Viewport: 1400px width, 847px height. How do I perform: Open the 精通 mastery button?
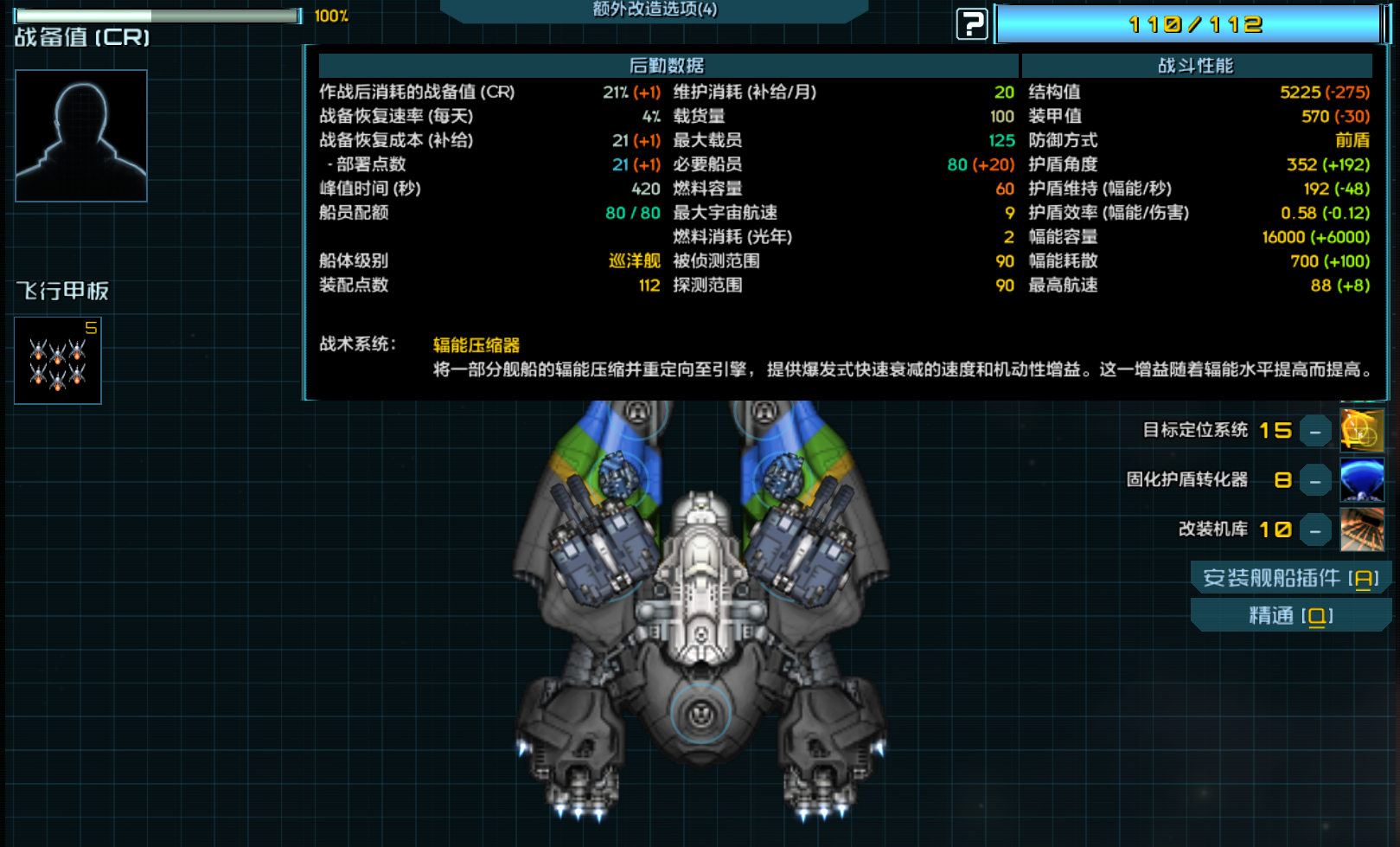coord(1290,616)
